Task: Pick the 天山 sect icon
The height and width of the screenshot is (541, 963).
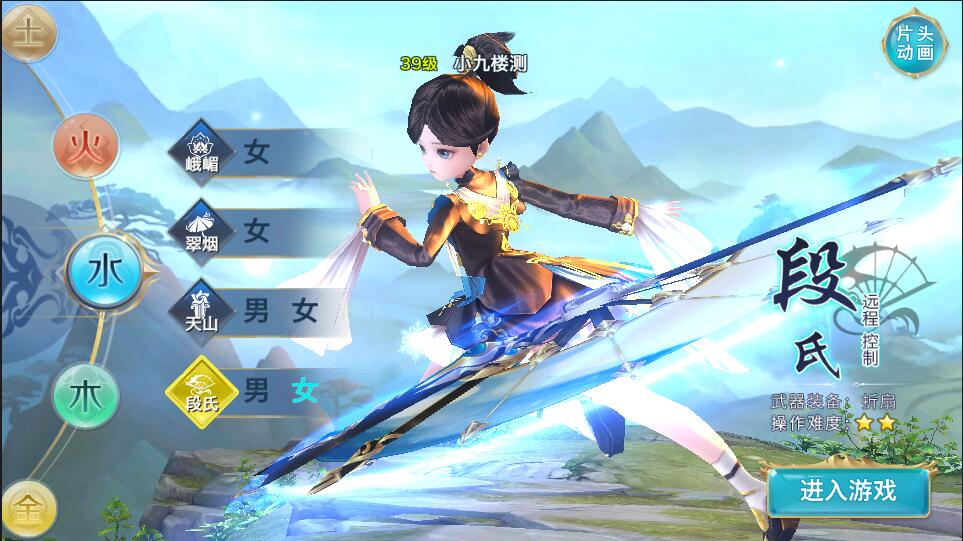Action: 201,310
